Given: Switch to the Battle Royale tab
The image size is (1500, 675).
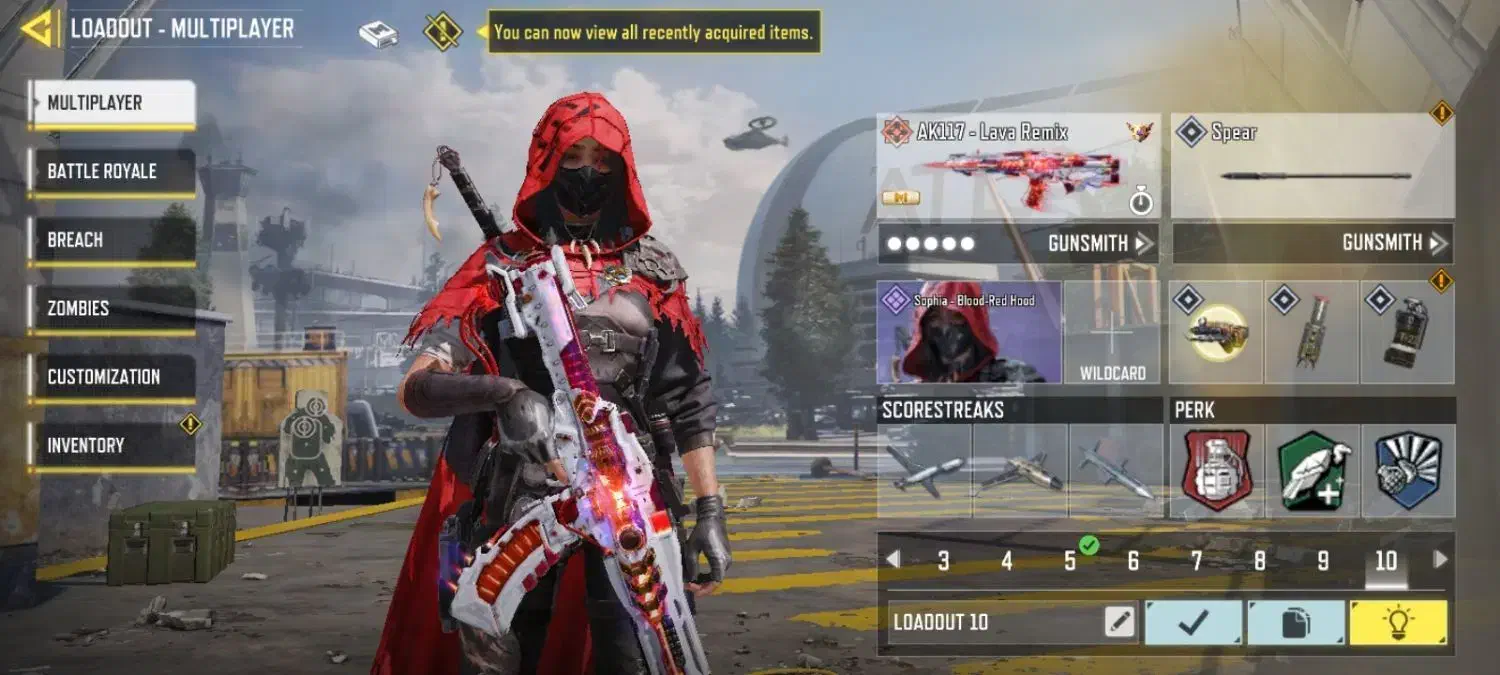Looking at the screenshot, I should click(112, 172).
